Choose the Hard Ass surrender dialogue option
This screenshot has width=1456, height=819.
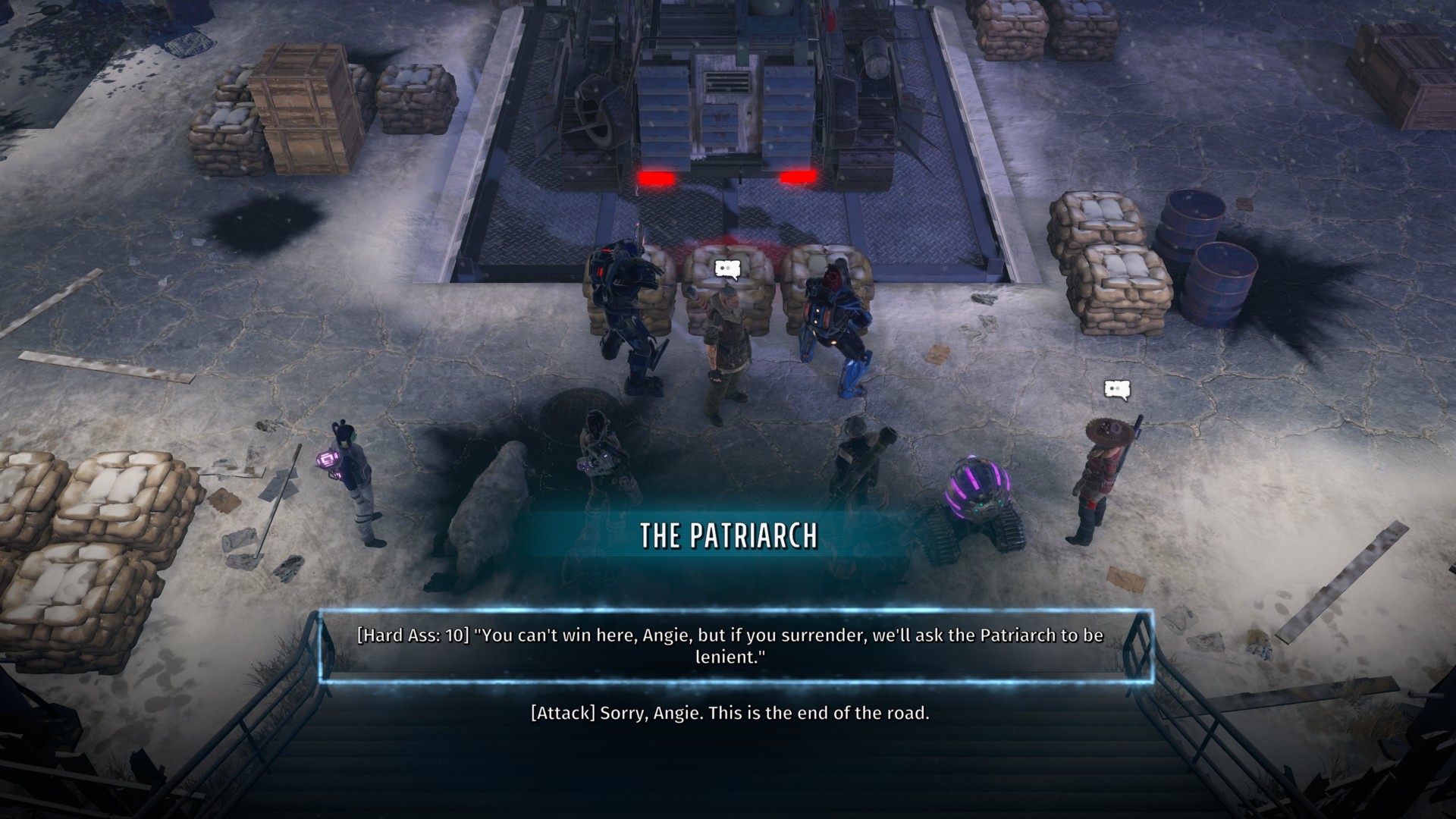point(730,645)
